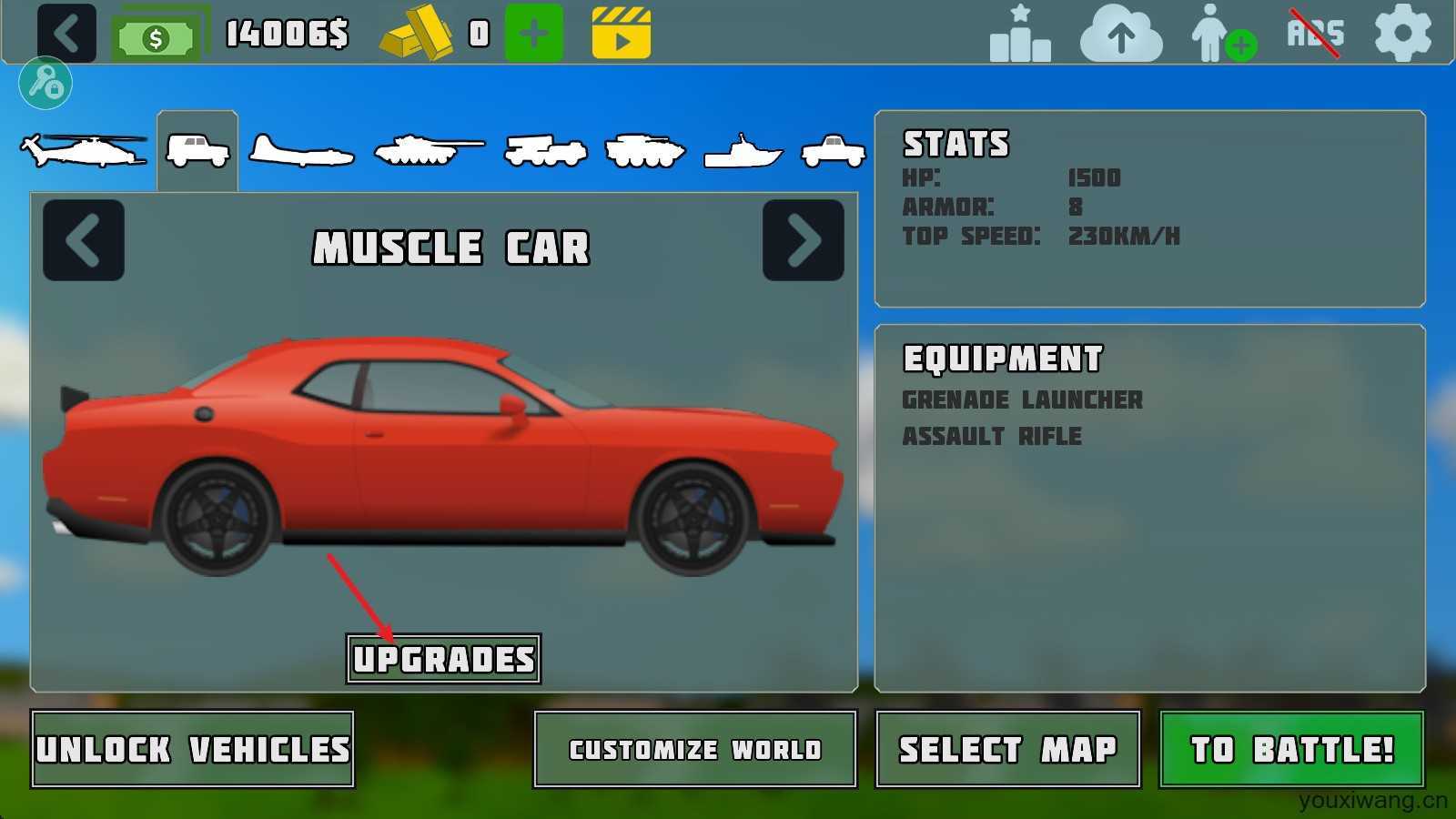Switch to the airplane vehicle tab
The width and height of the screenshot is (1456, 819).
301,152
